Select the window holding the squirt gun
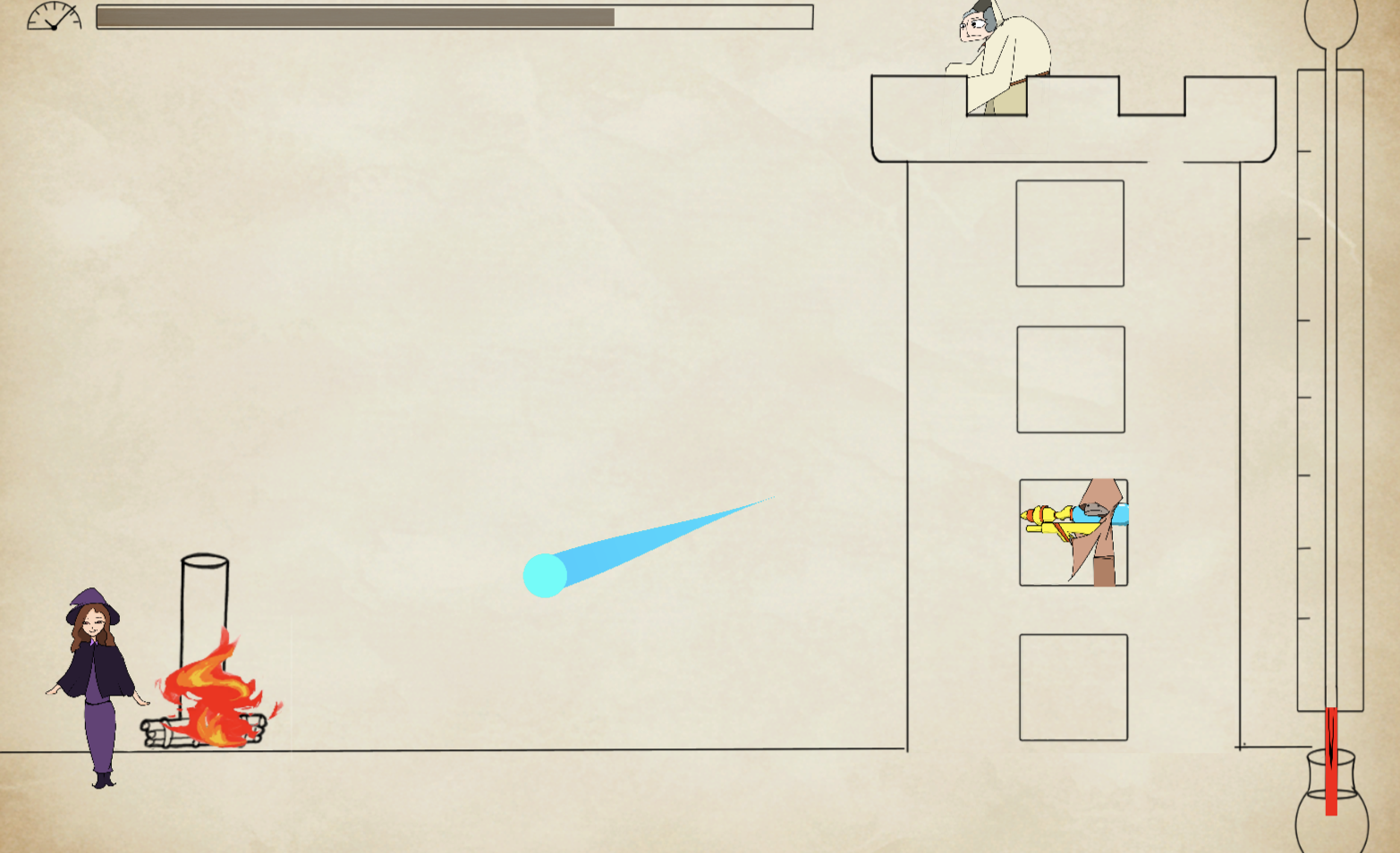 click(1073, 532)
